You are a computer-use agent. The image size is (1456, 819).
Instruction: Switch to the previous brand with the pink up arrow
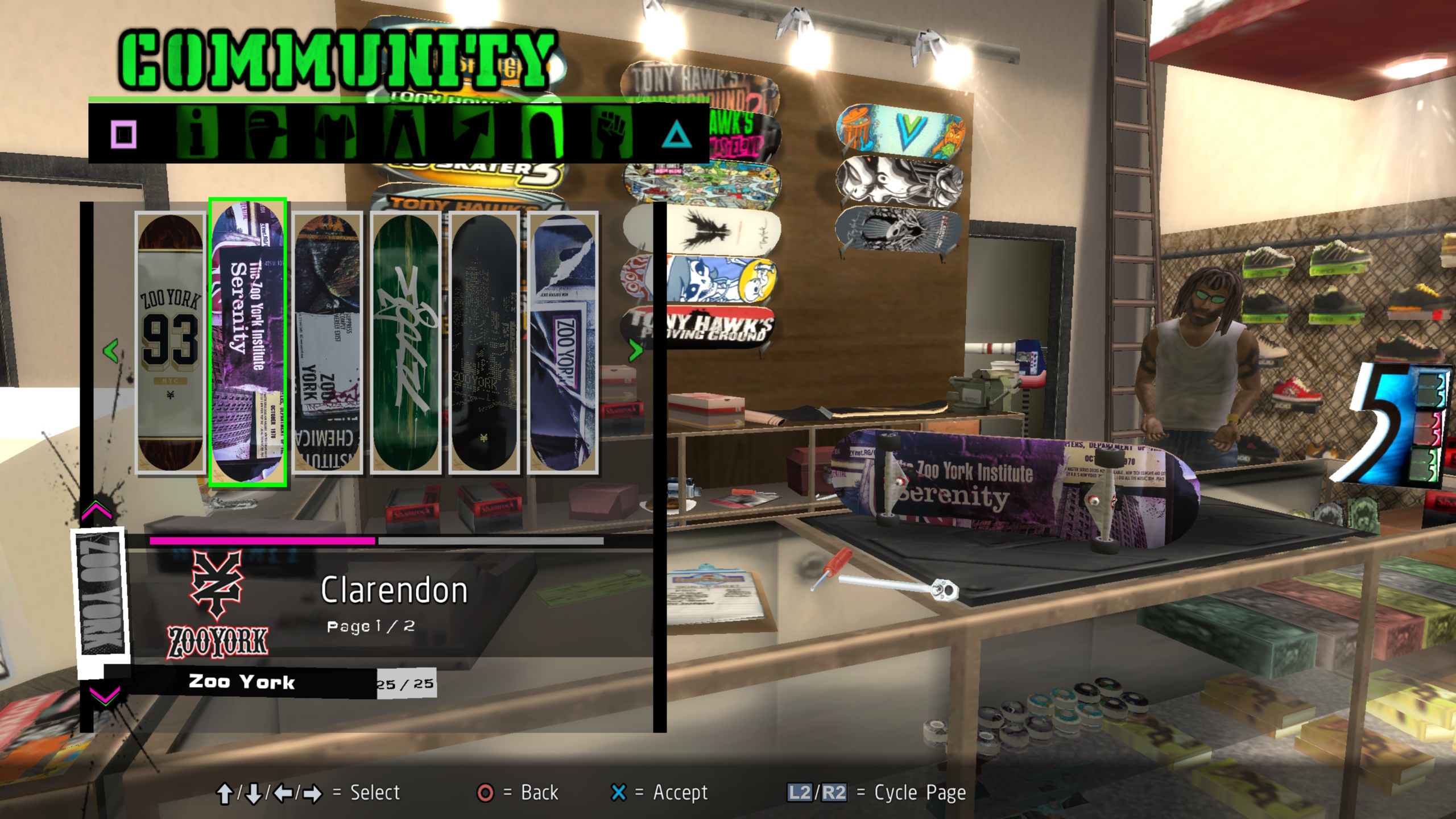[97, 511]
